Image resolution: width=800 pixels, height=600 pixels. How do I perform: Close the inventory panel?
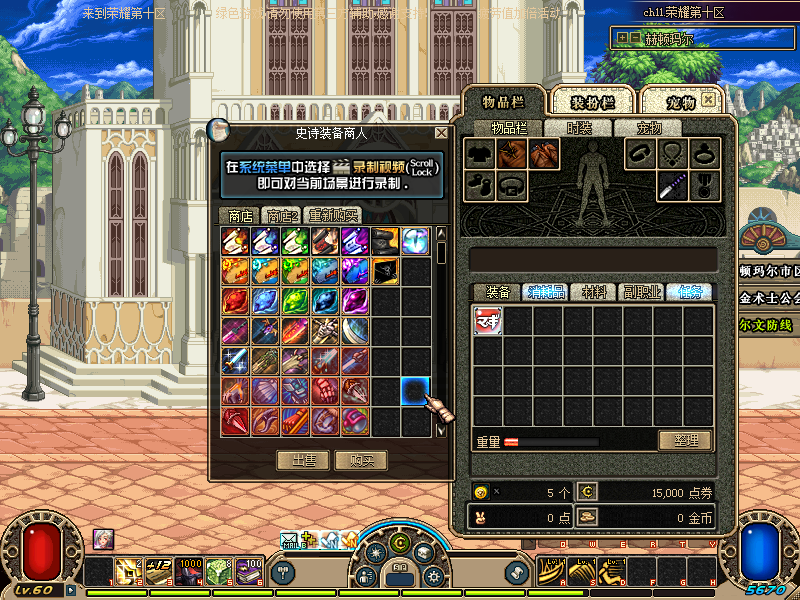pyautogui.click(x=708, y=100)
